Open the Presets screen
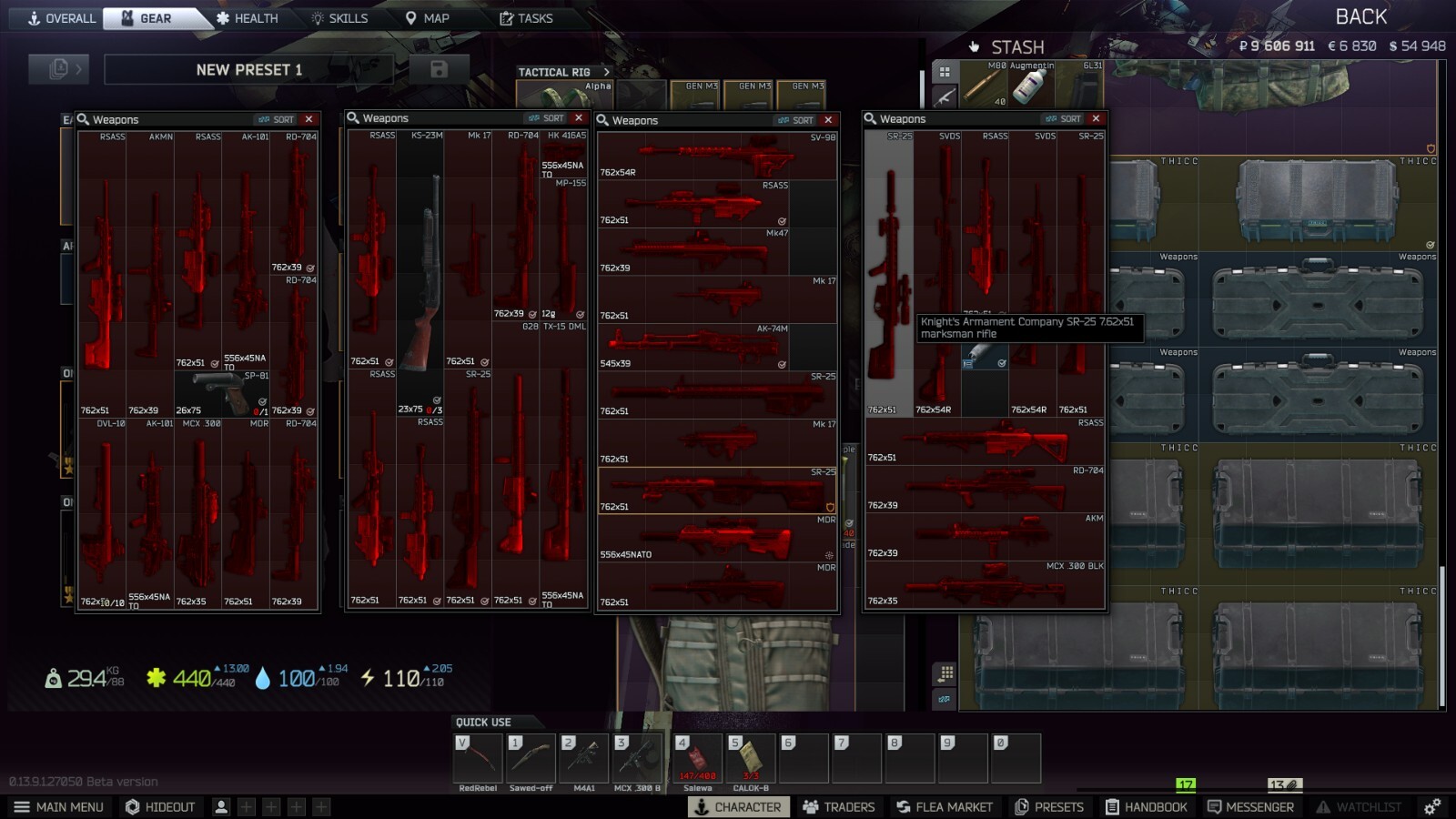 pyautogui.click(x=1049, y=806)
